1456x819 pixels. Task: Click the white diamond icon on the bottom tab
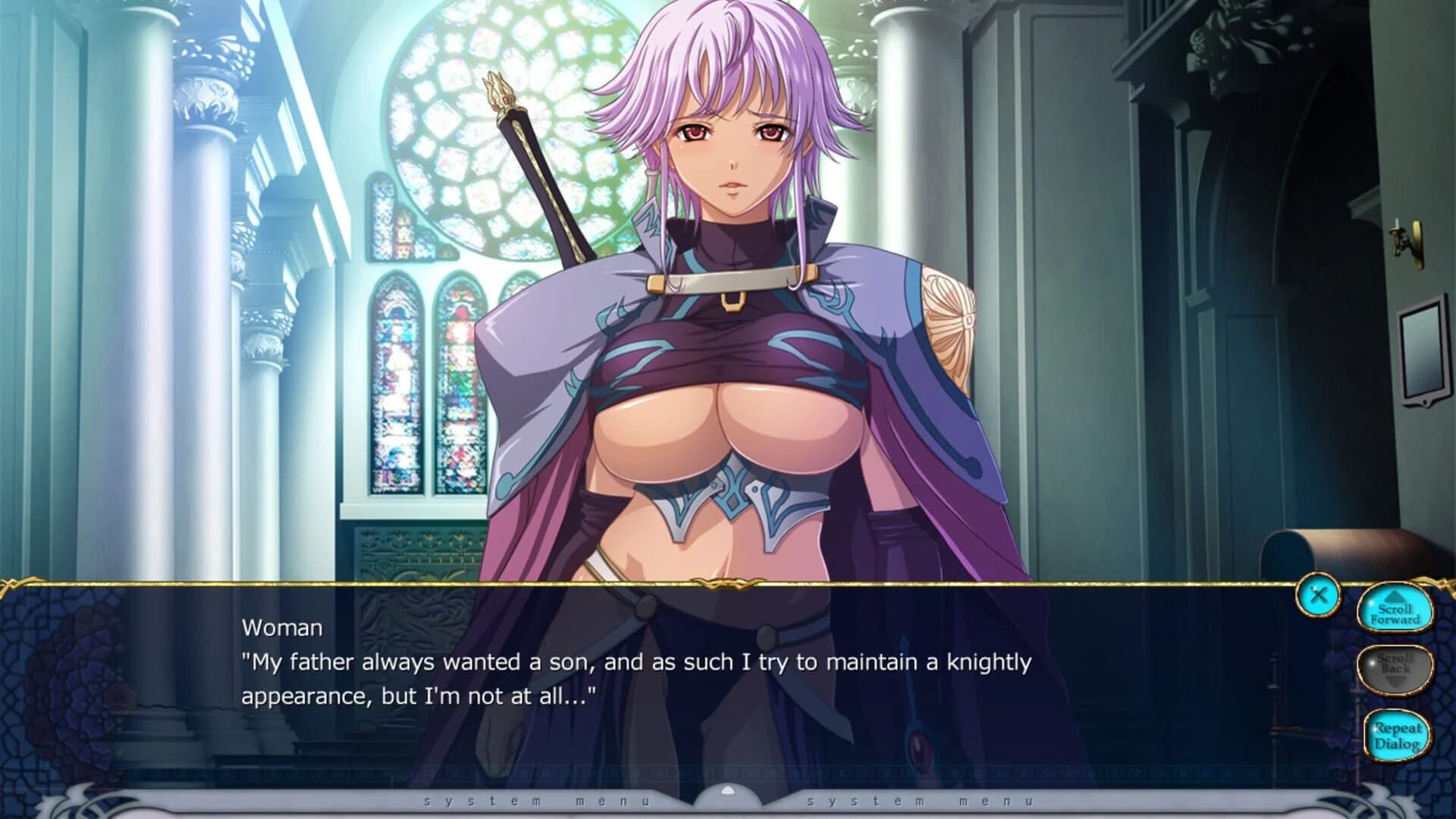click(x=728, y=790)
